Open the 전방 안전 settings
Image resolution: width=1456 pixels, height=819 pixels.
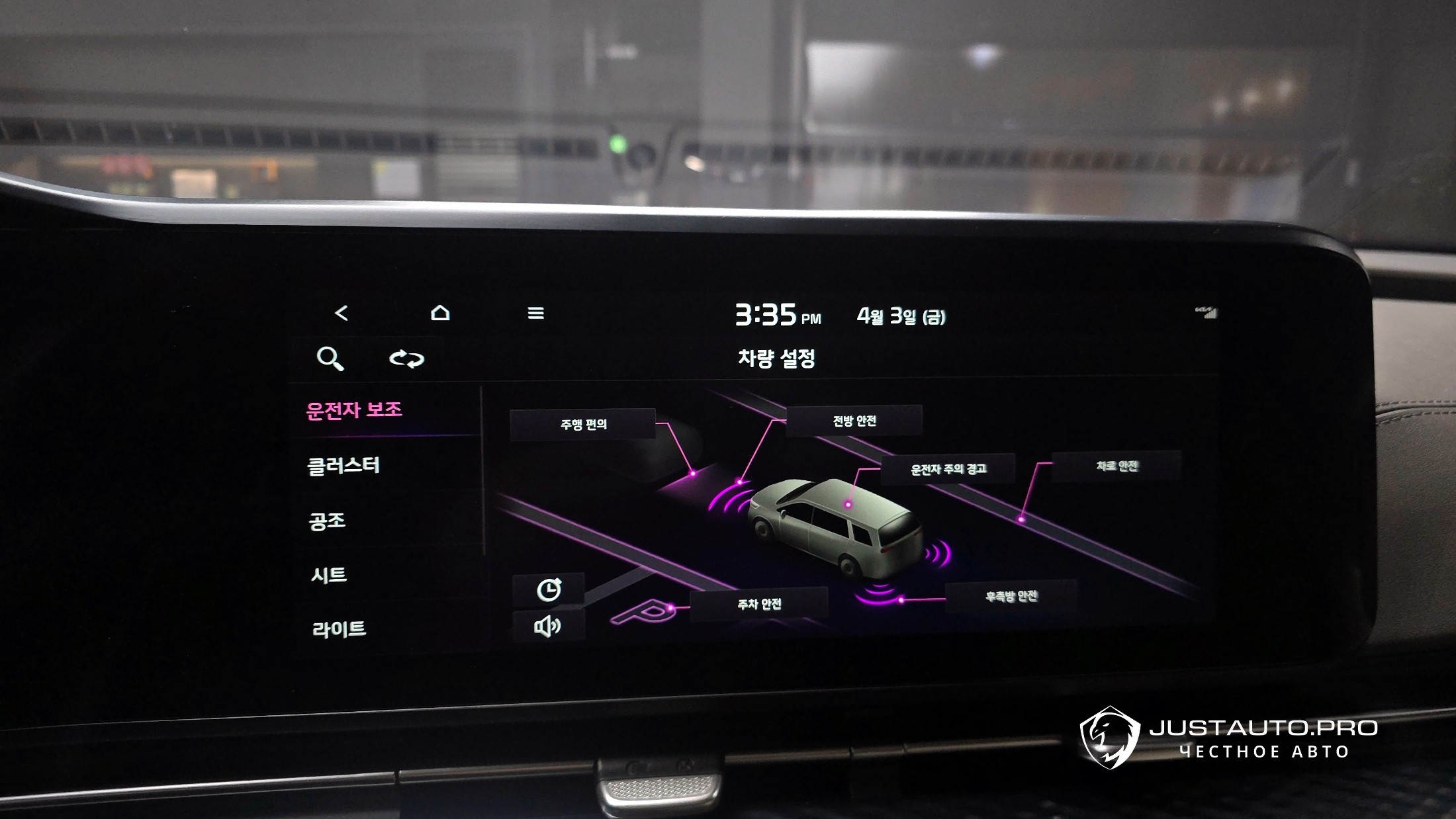coord(854,421)
